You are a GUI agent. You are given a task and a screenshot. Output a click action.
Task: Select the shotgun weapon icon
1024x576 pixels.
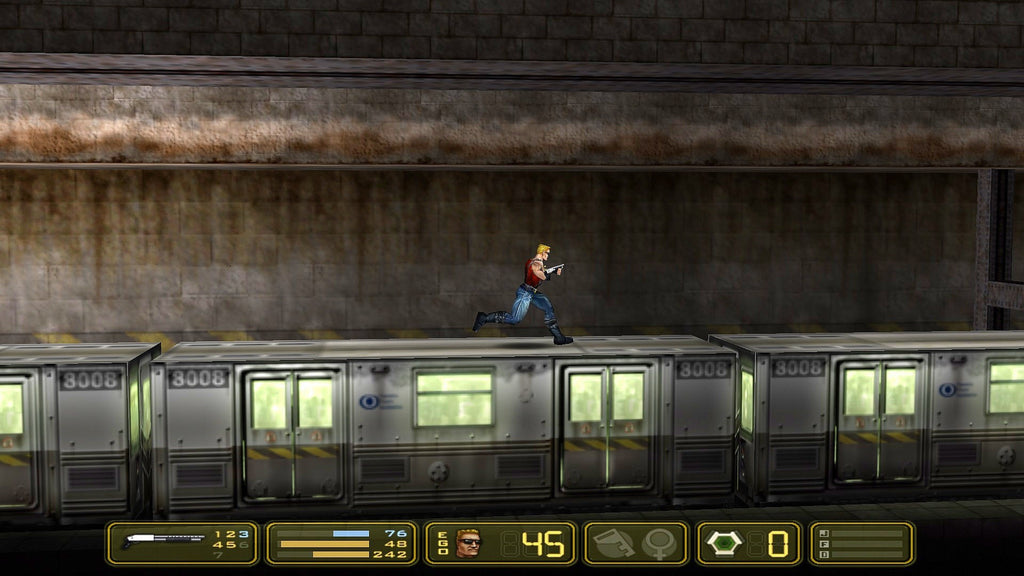point(163,543)
